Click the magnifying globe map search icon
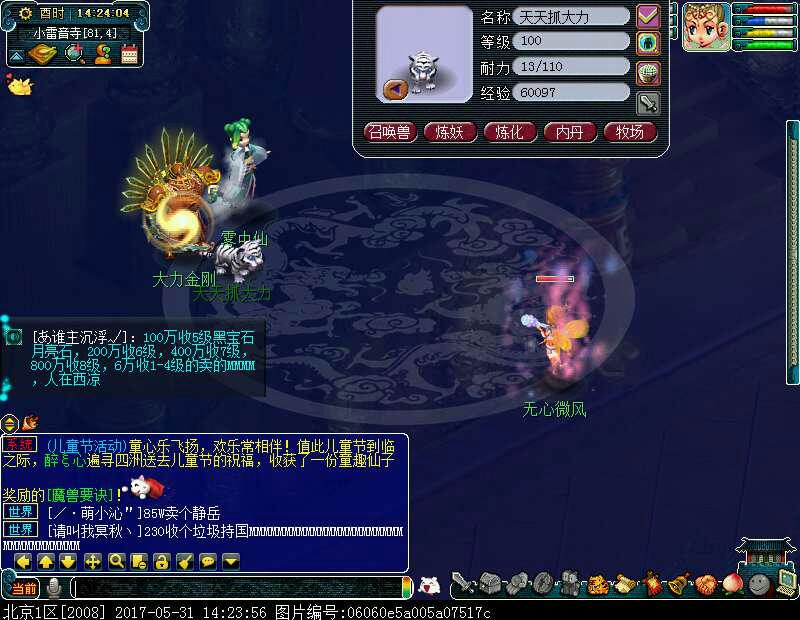This screenshot has width=800, height=620. click(74, 54)
